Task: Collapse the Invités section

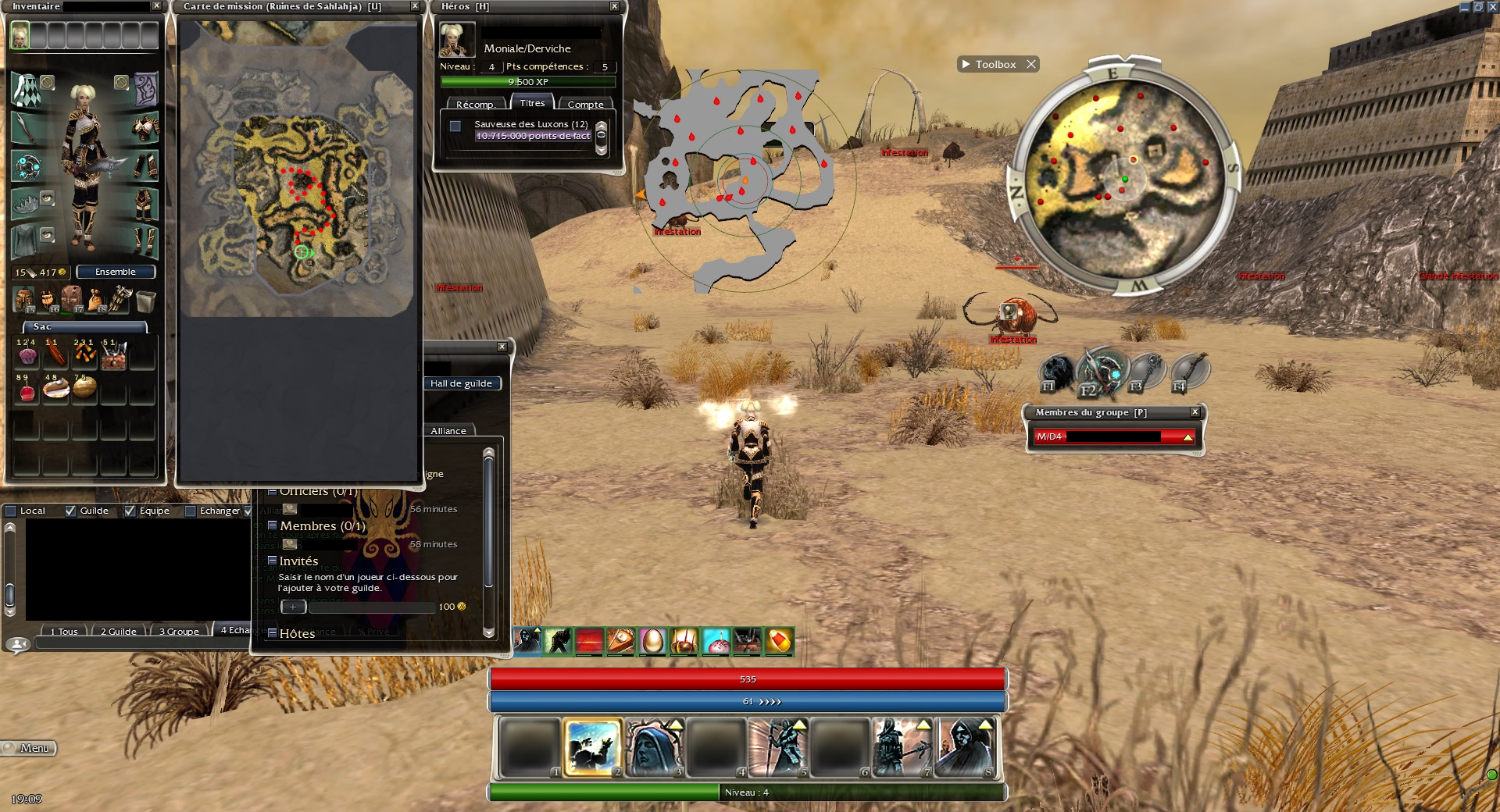Action: 273,561
